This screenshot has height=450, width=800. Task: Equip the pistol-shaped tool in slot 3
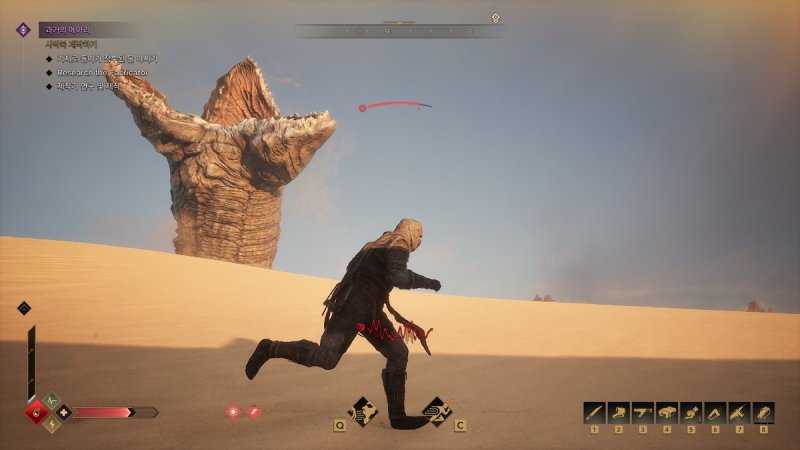click(x=642, y=412)
